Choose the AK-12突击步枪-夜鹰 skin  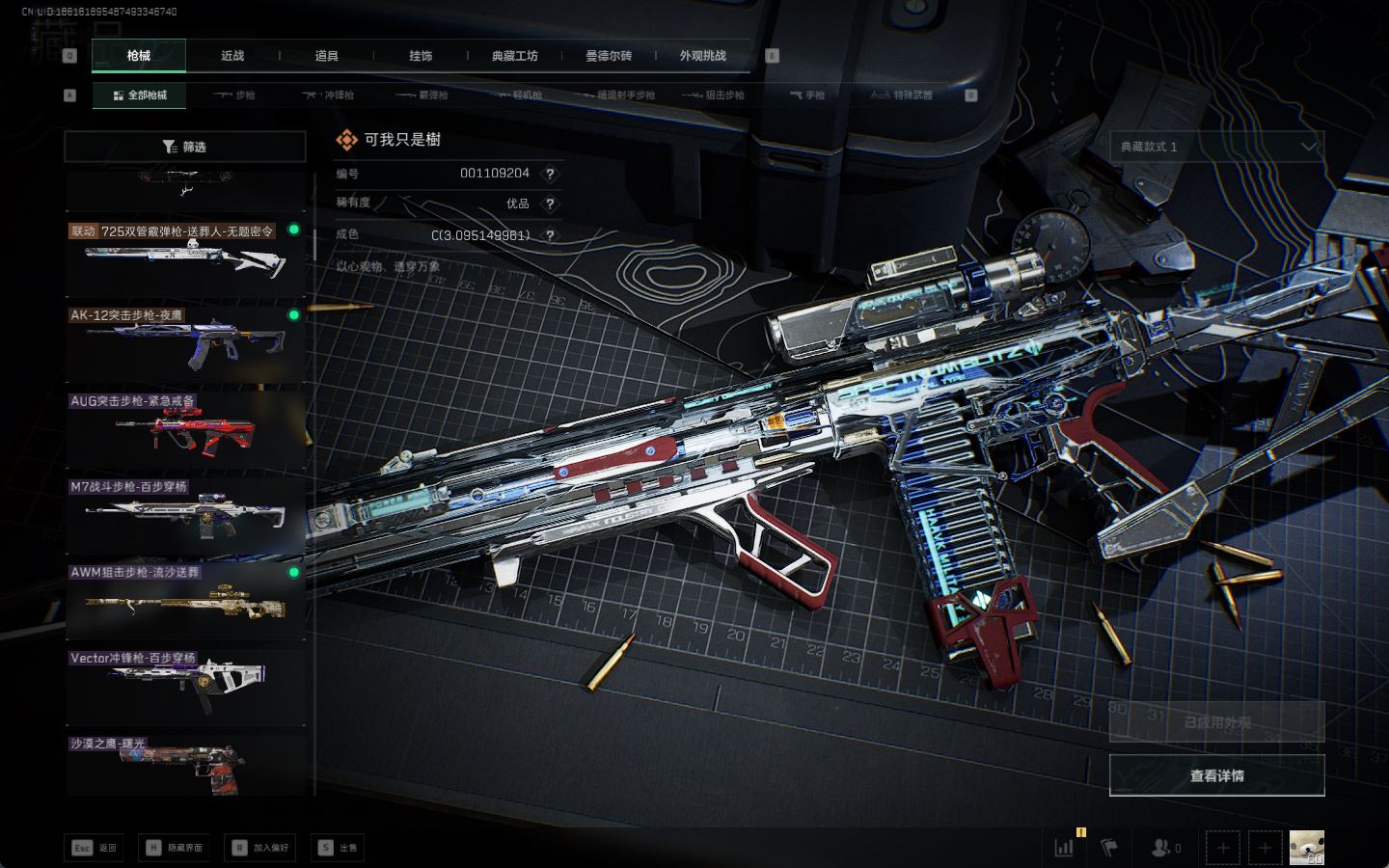184,342
